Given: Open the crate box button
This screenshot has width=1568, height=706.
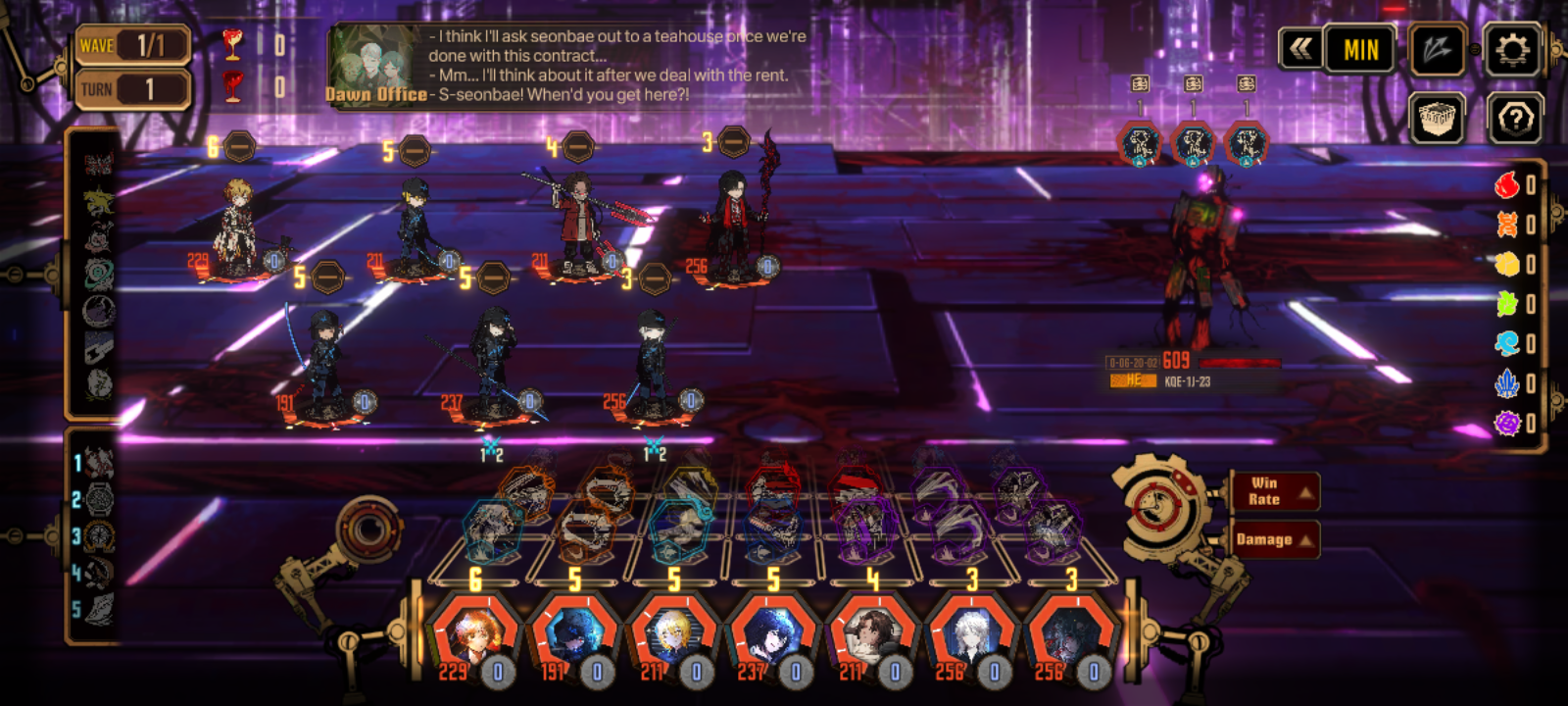Looking at the screenshot, I should point(1437,120).
